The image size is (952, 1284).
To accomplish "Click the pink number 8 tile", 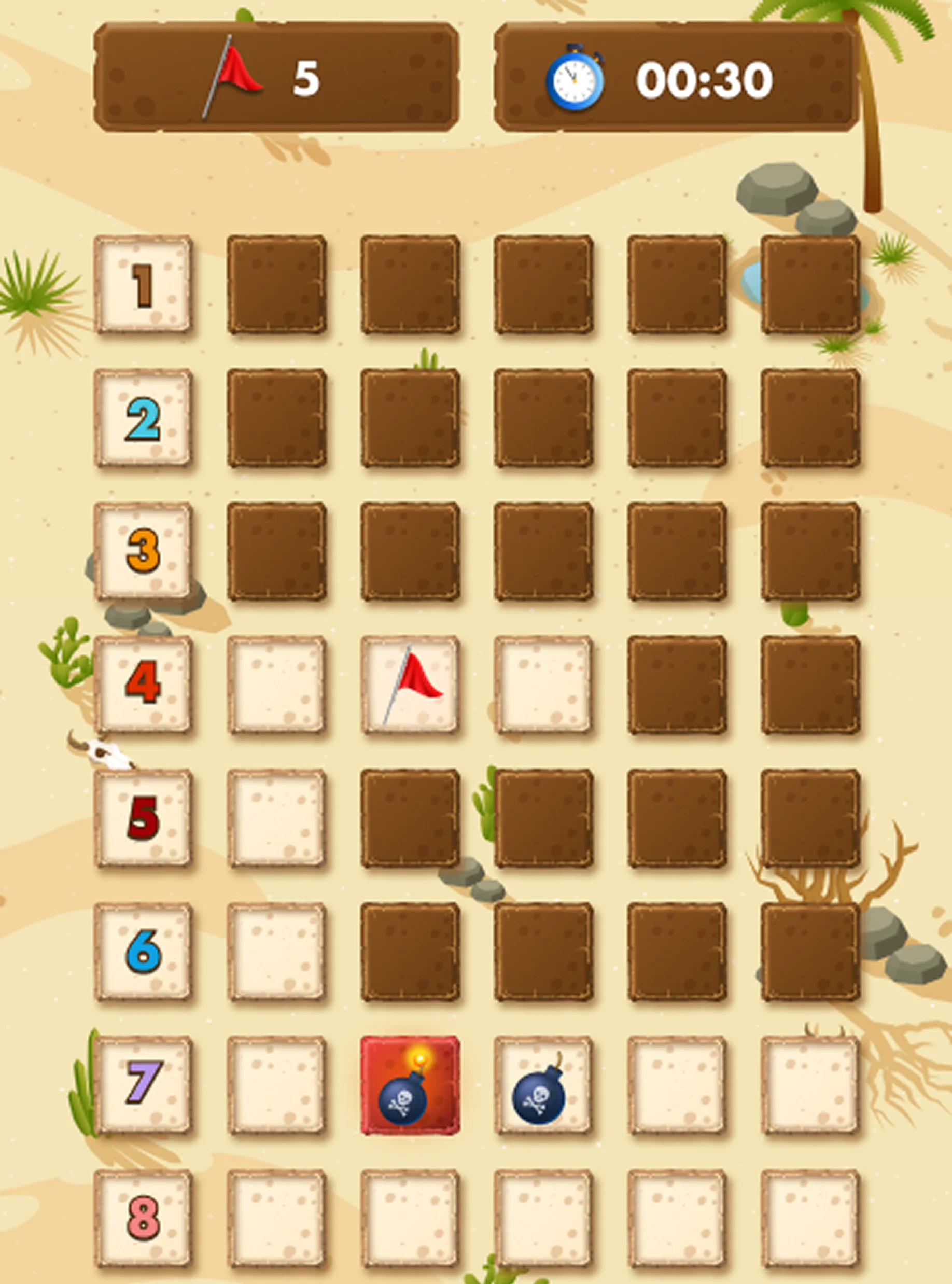I will click(143, 1218).
